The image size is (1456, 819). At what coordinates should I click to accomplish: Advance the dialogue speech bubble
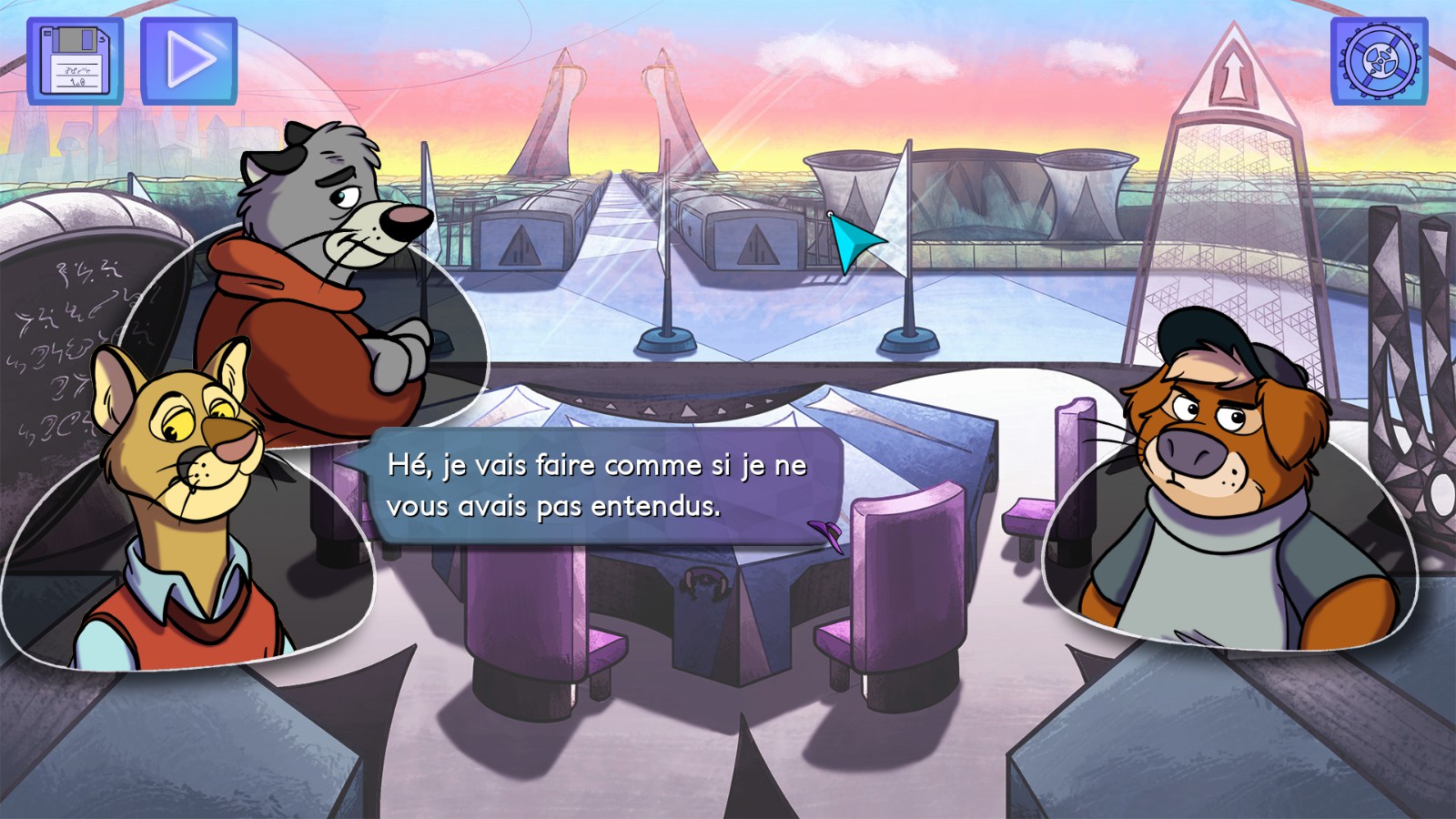(601, 486)
